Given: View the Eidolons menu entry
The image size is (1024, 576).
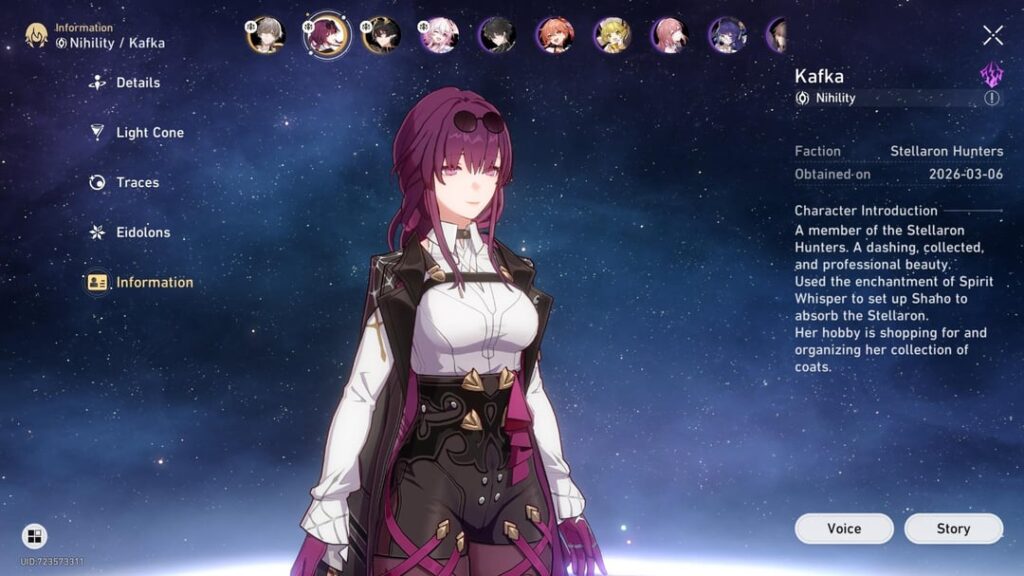Looking at the screenshot, I should pos(143,233).
